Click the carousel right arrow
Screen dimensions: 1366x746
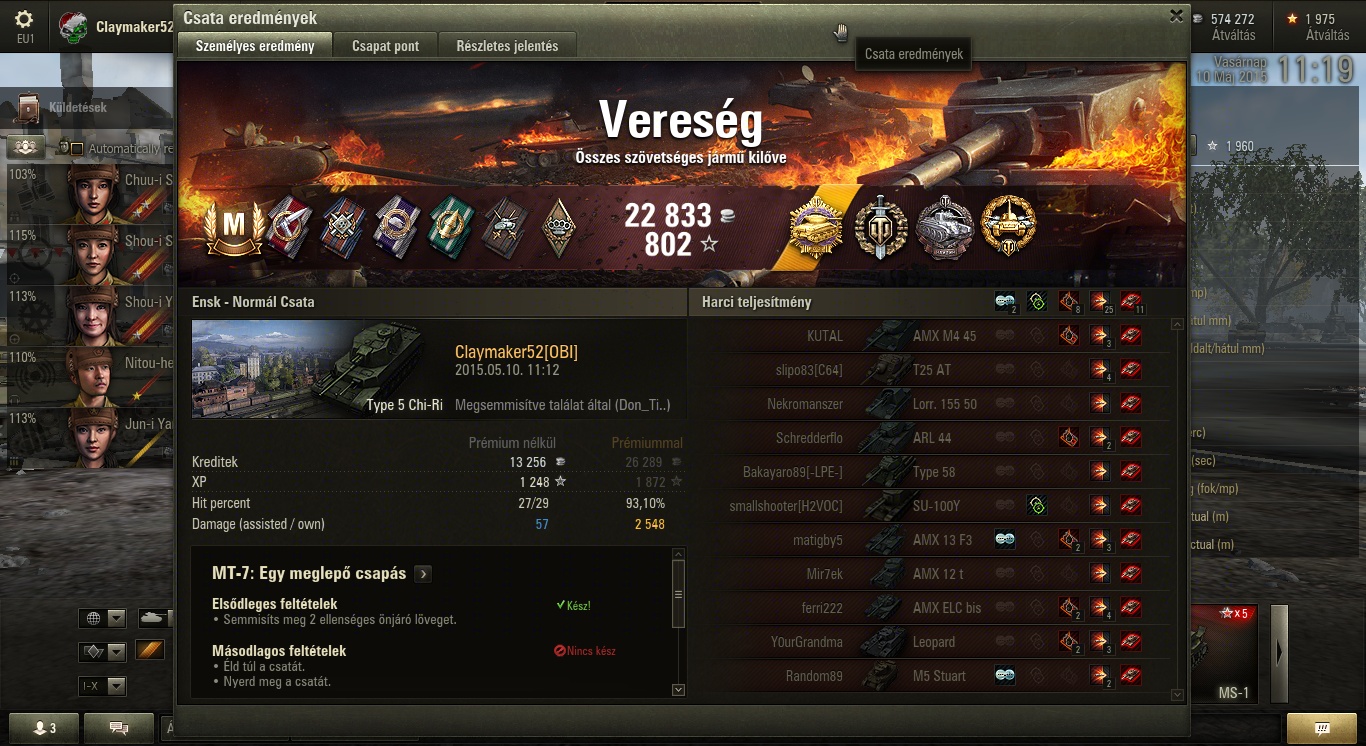1278,653
